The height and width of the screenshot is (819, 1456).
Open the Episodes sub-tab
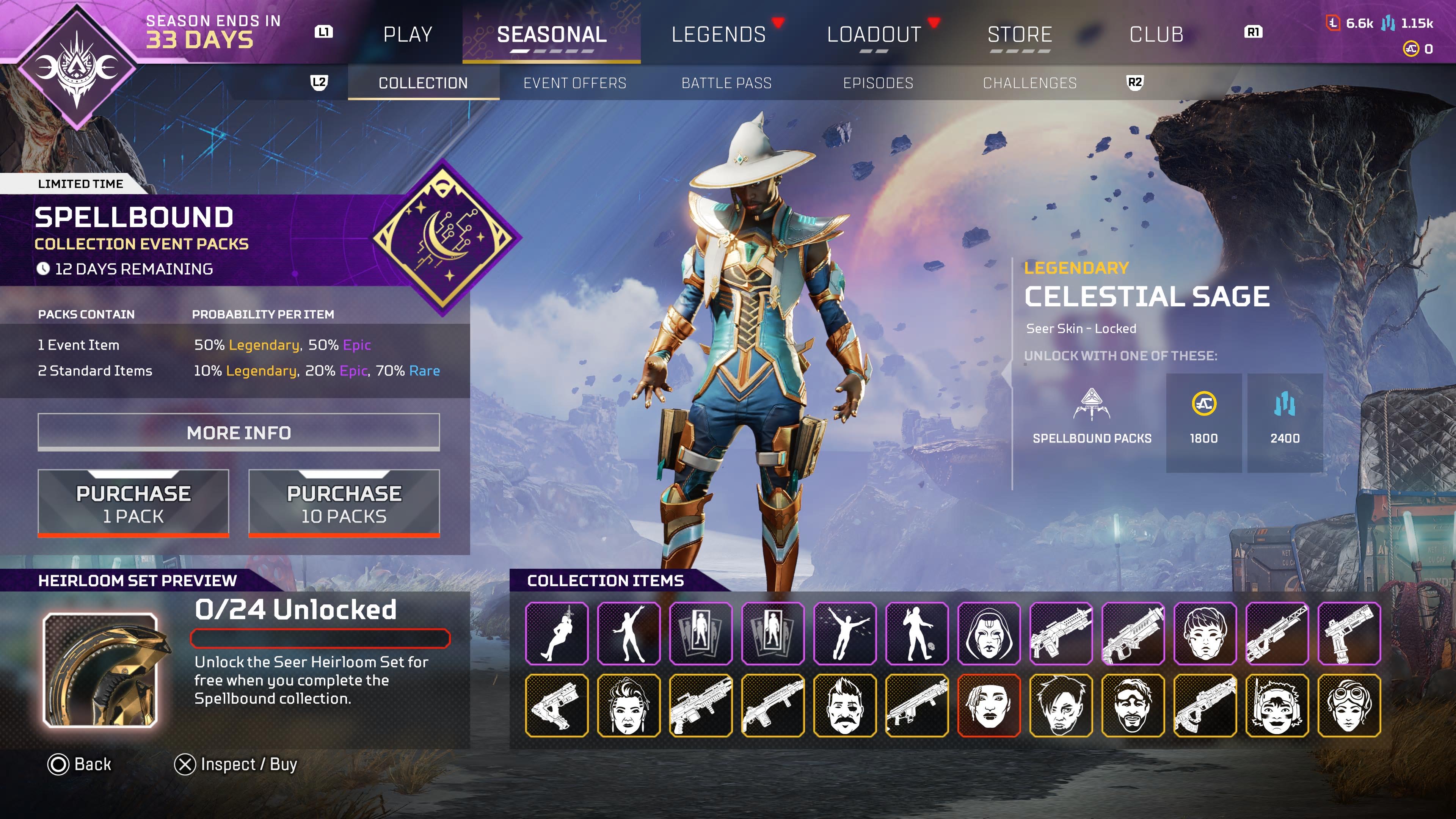878,83
